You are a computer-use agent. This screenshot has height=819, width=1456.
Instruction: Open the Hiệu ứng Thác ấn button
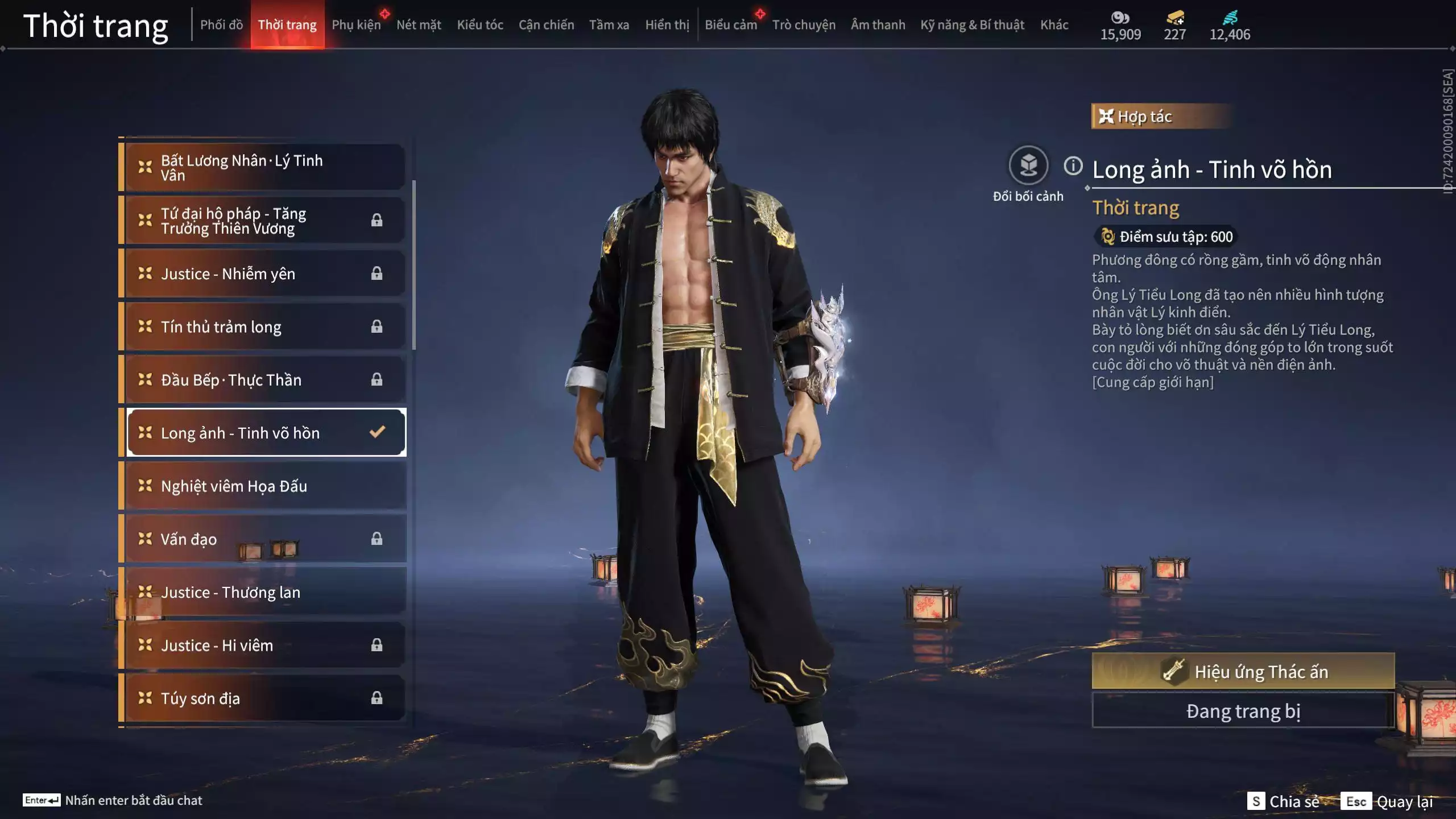click(x=1243, y=672)
